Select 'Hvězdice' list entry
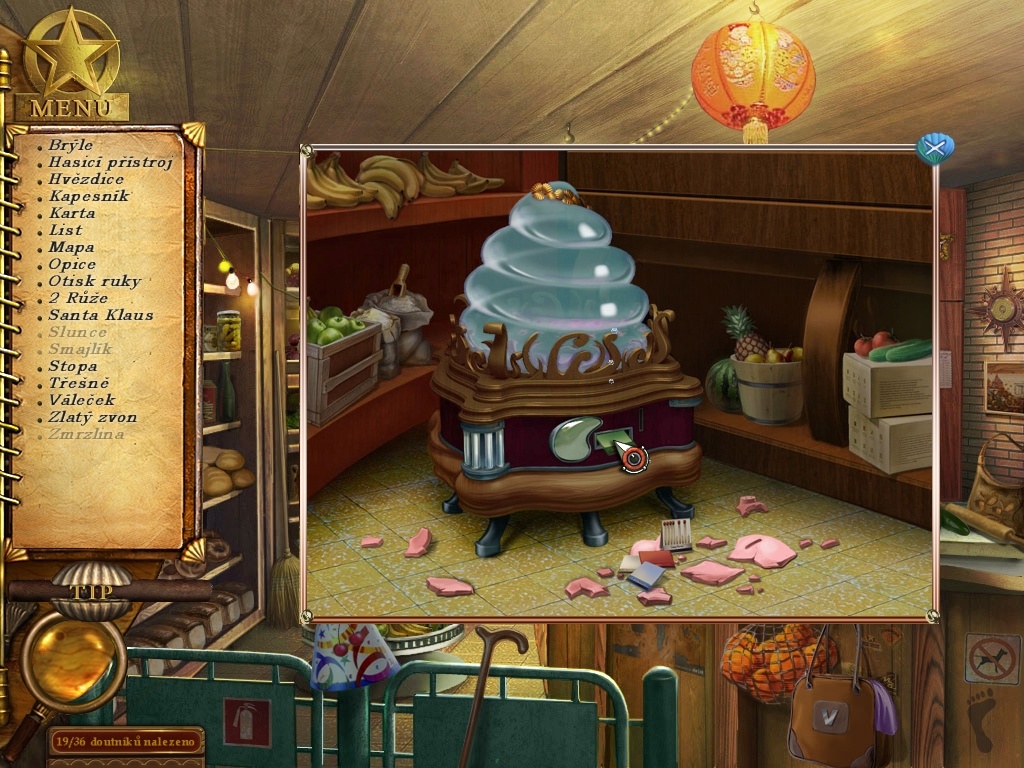The height and width of the screenshot is (768, 1024). pos(86,179)
